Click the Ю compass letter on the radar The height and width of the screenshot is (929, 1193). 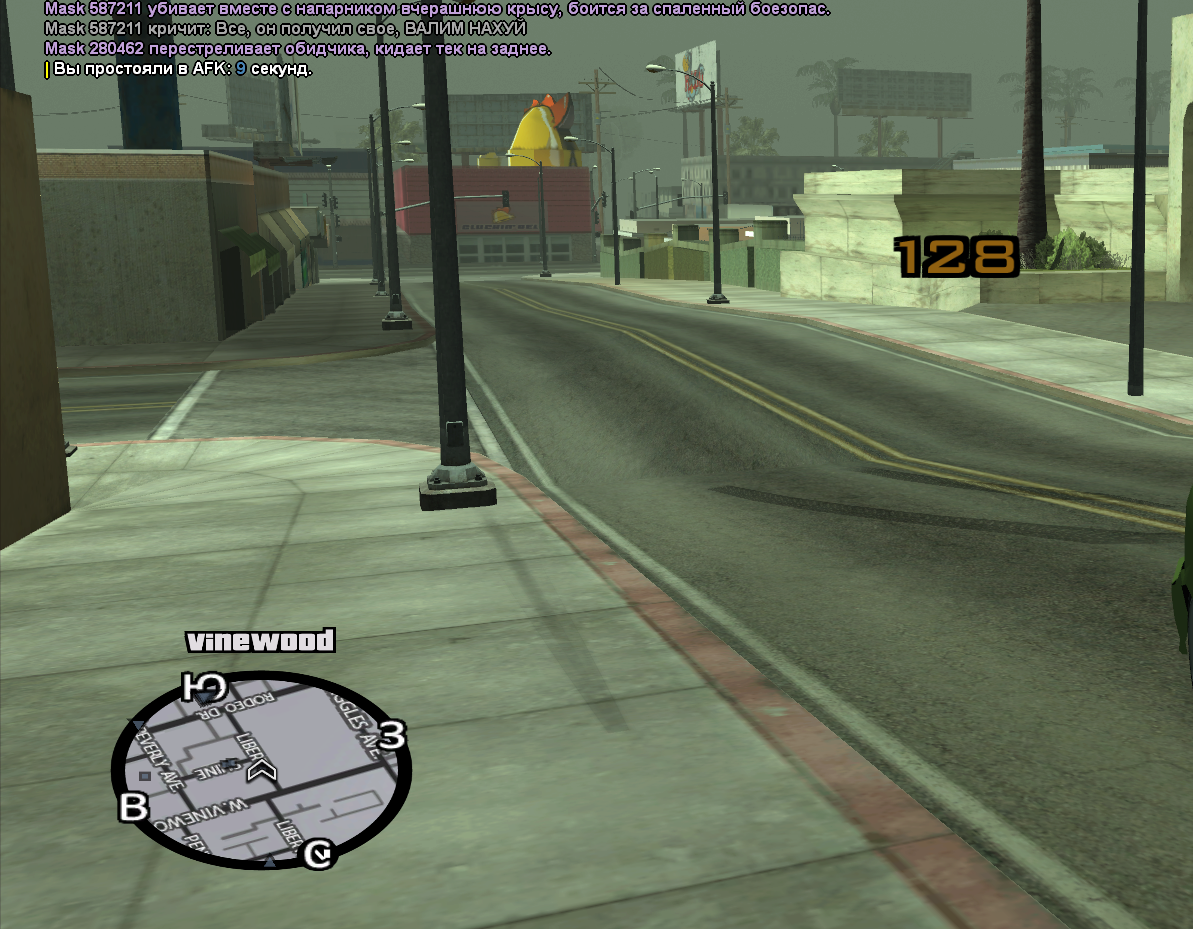[x=205, y=687]
